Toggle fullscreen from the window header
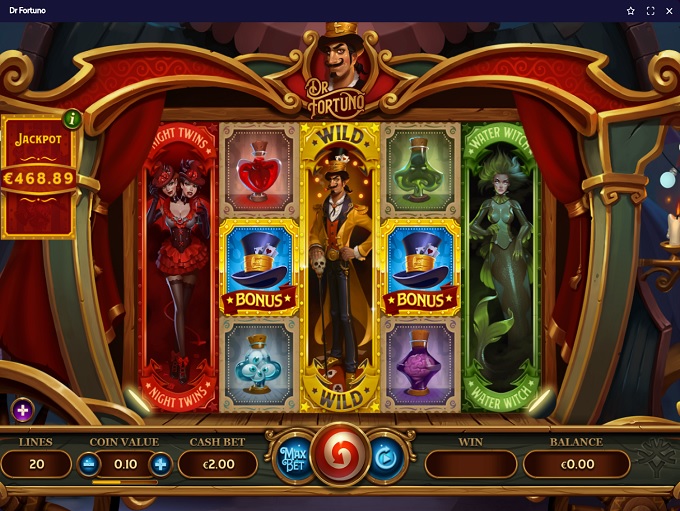Viewport: 680px width, 511px height. tap(650, 11)
